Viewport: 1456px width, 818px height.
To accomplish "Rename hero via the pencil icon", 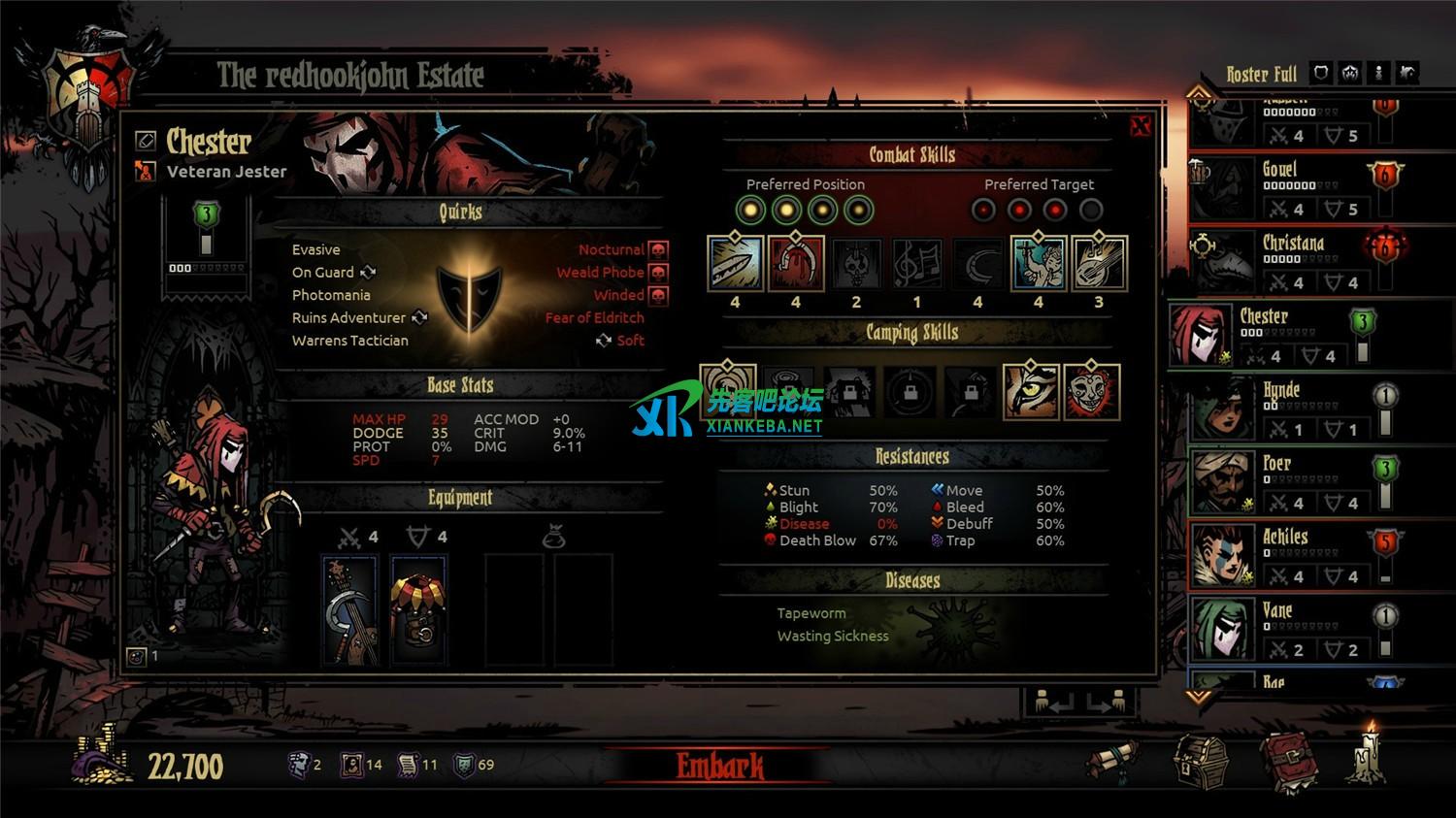I will click(146, 141).
